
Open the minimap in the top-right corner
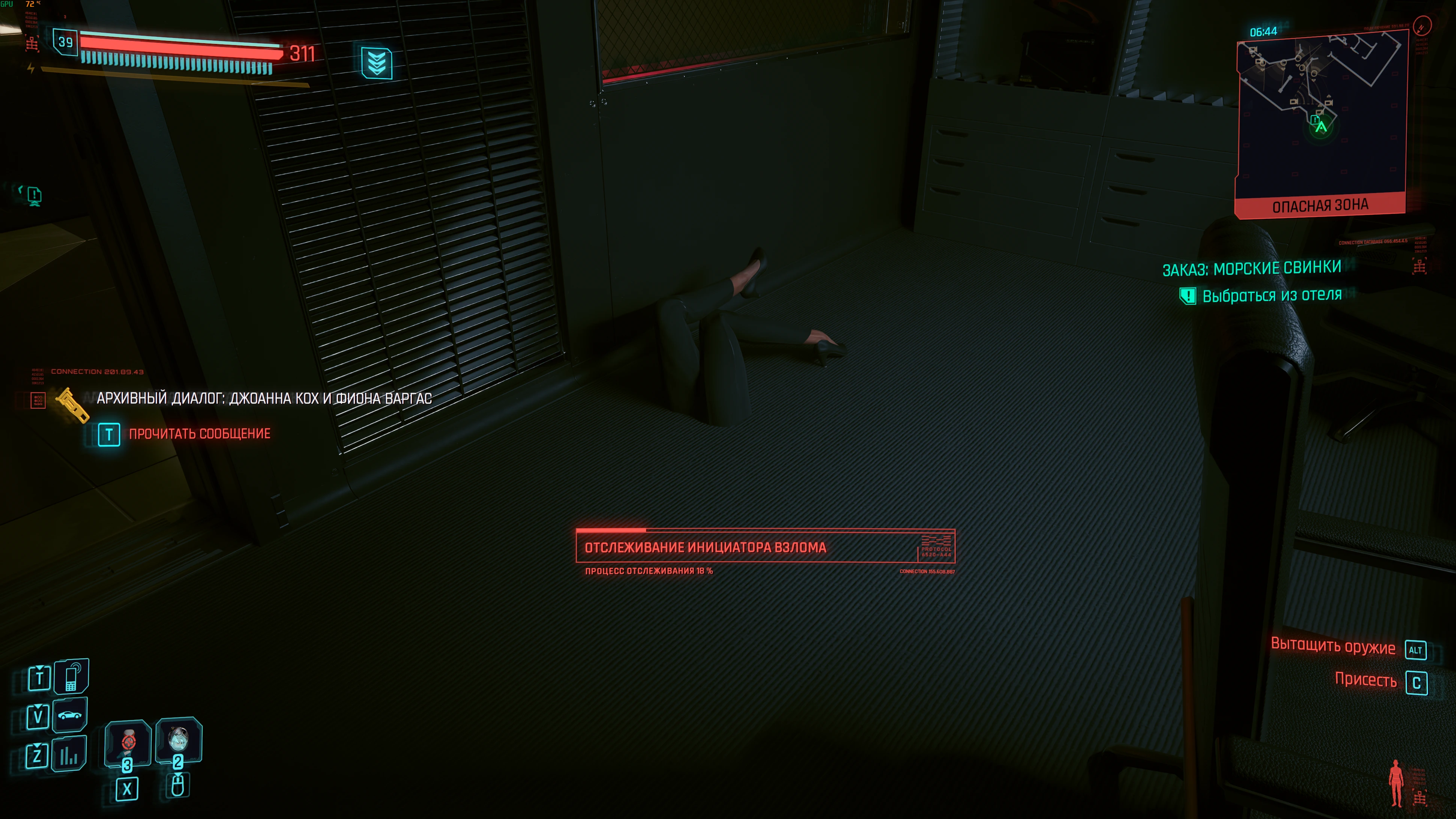(x=1320, y=113)
